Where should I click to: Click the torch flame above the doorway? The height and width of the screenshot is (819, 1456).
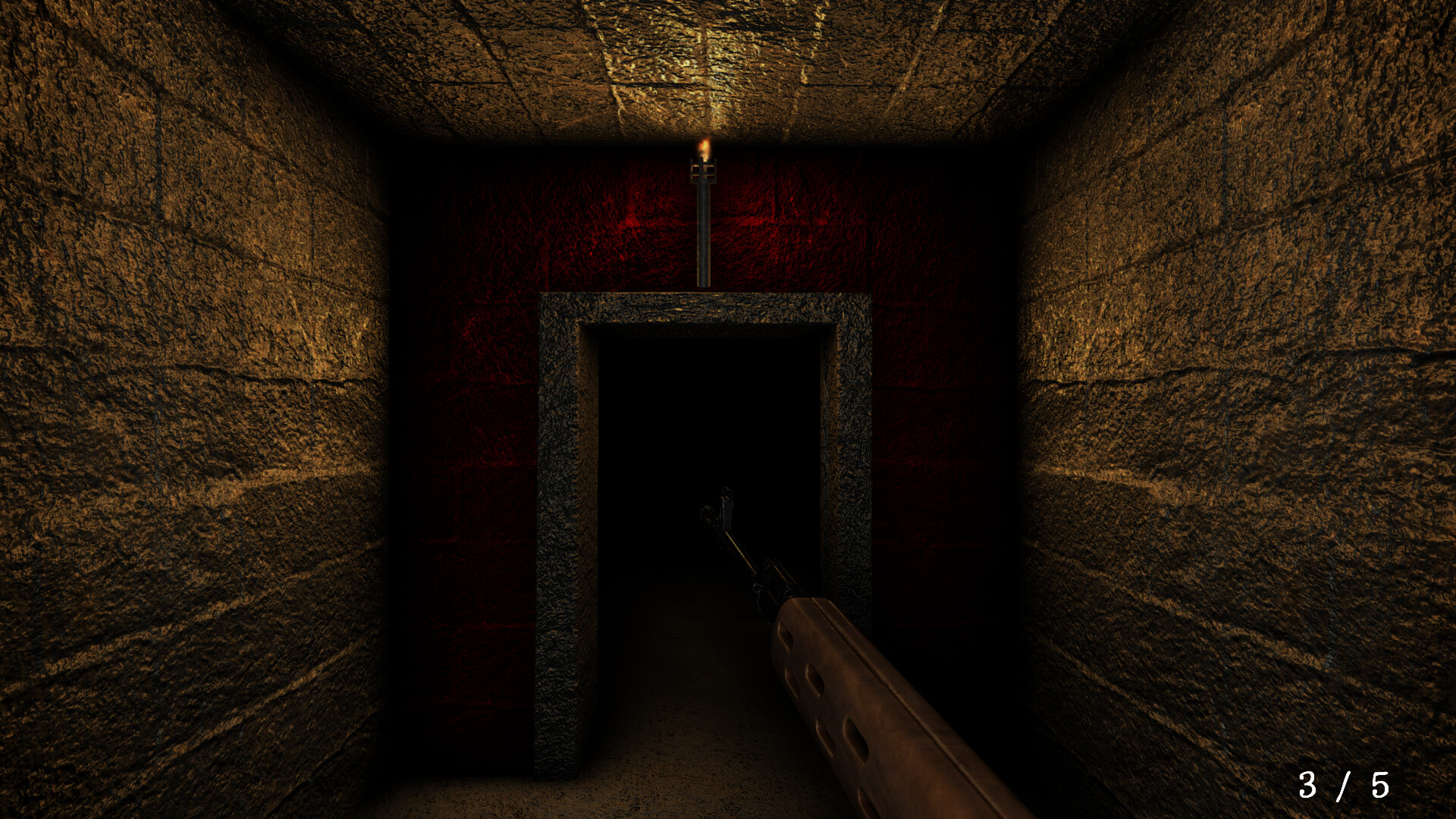click(704, 146)
